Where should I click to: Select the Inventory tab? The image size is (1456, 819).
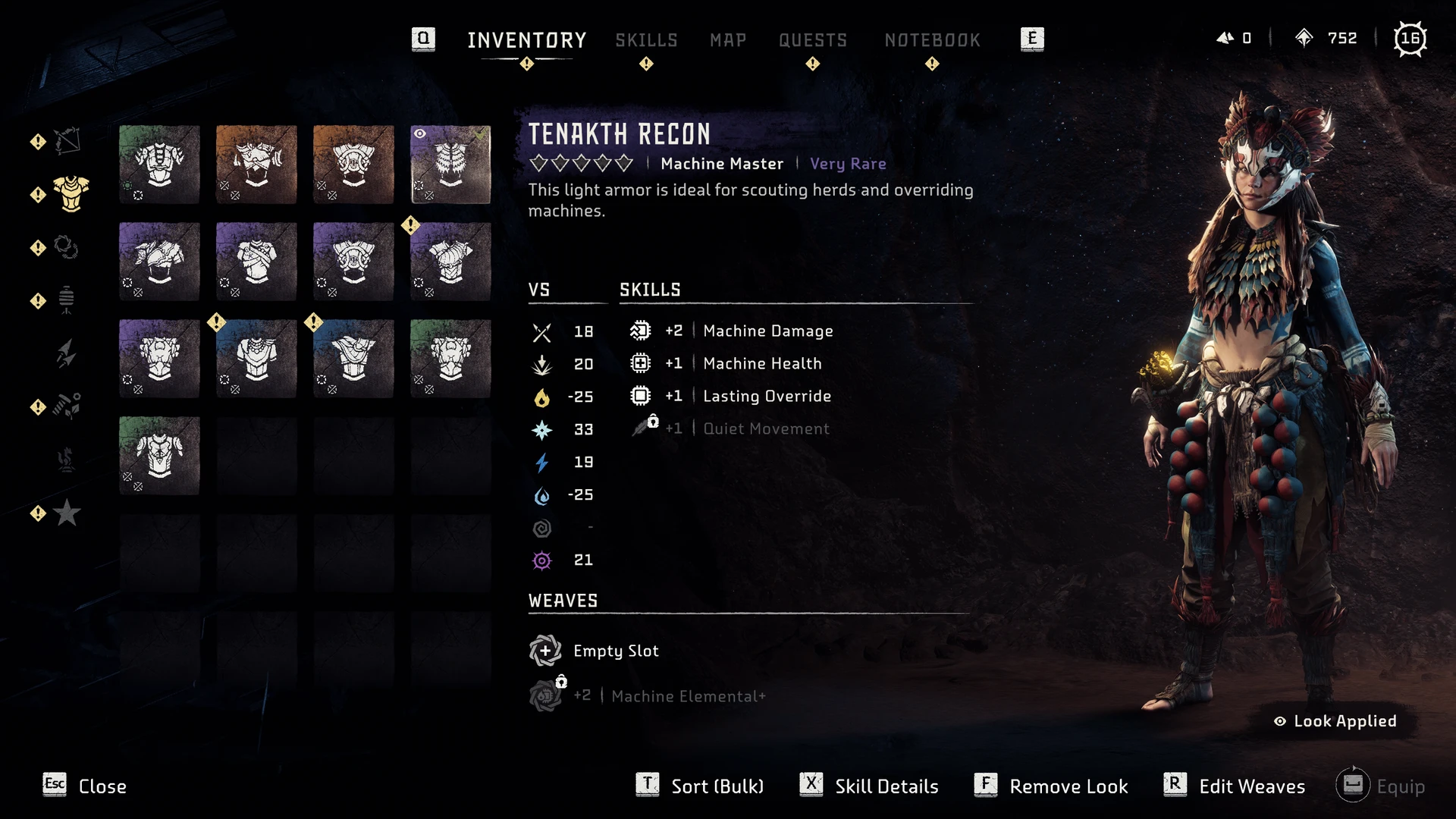tap(527, 40)
